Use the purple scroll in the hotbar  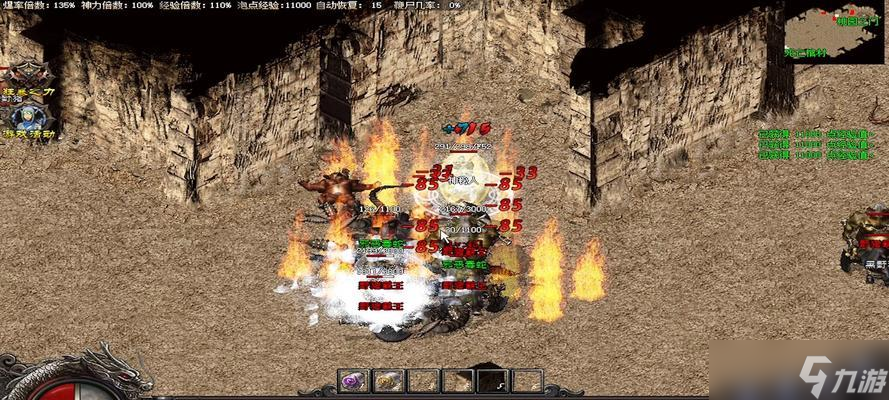[x=353, y=380]
